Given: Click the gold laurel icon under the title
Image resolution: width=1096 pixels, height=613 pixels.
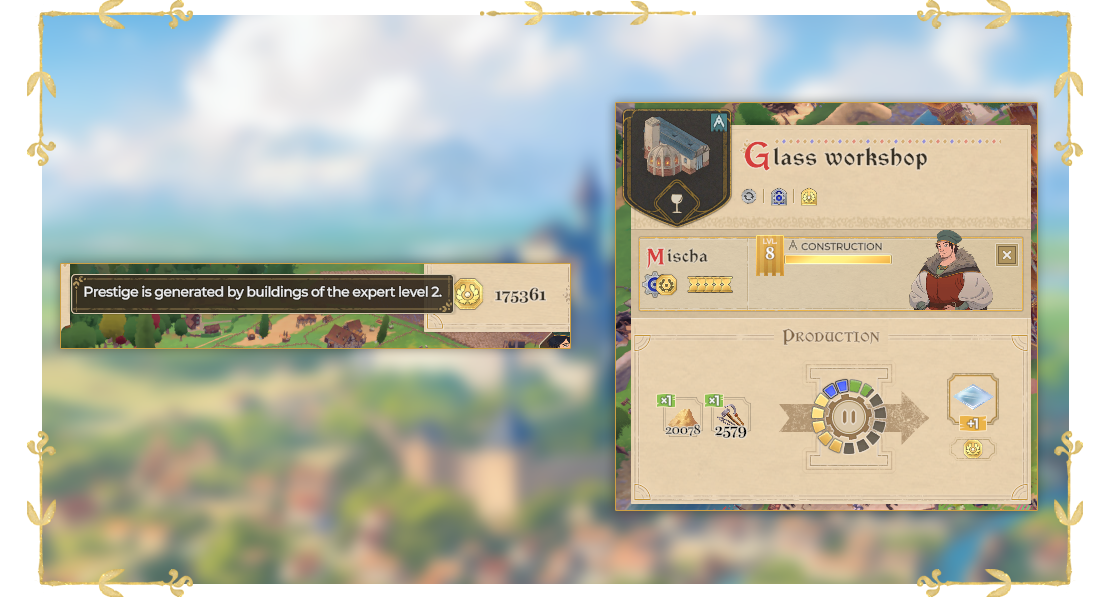Looking at the screenshot, I should 808,197.
